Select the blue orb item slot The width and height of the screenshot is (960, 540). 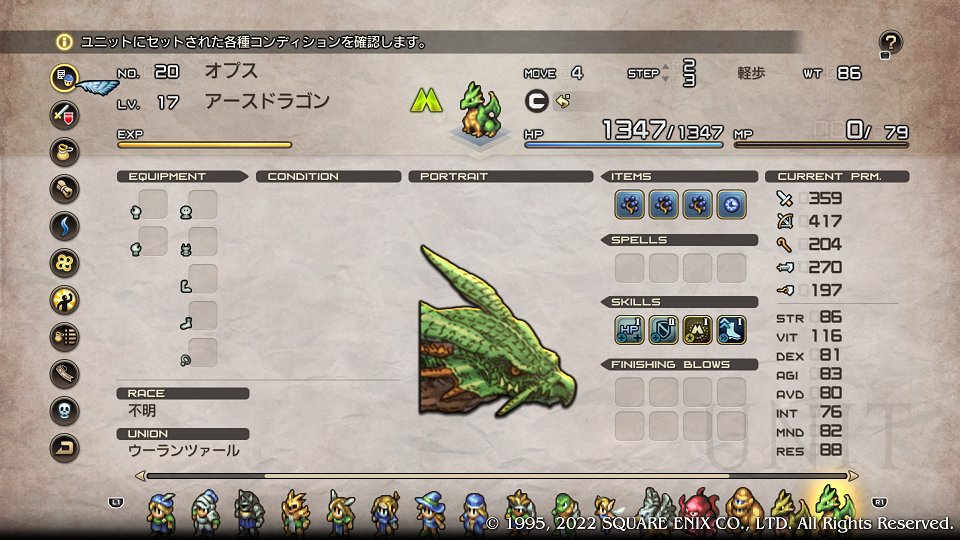(731, 205)
